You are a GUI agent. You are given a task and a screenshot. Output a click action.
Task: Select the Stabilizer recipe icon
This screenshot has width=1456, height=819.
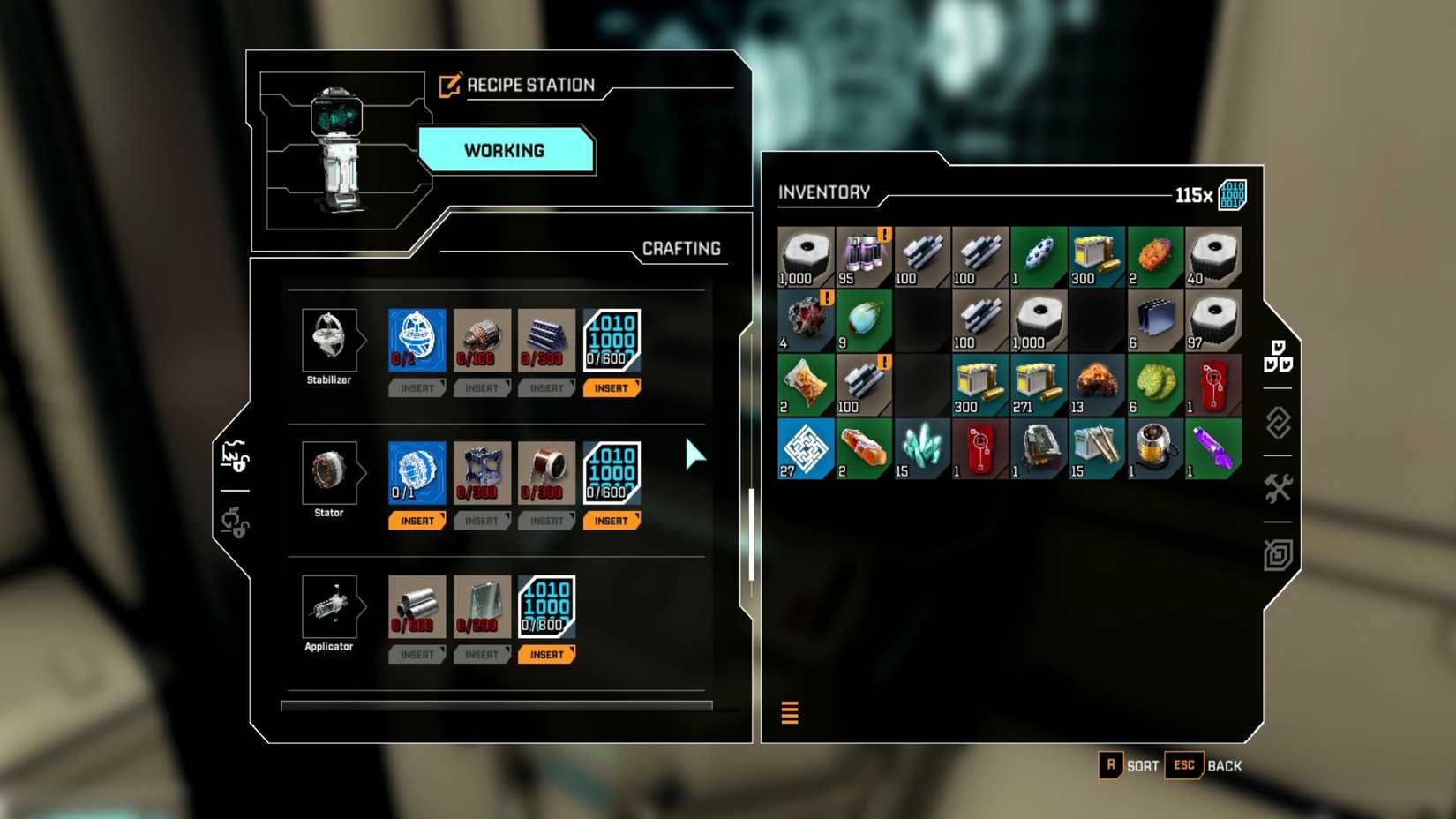pyautogui.click(x=329, y=340)
